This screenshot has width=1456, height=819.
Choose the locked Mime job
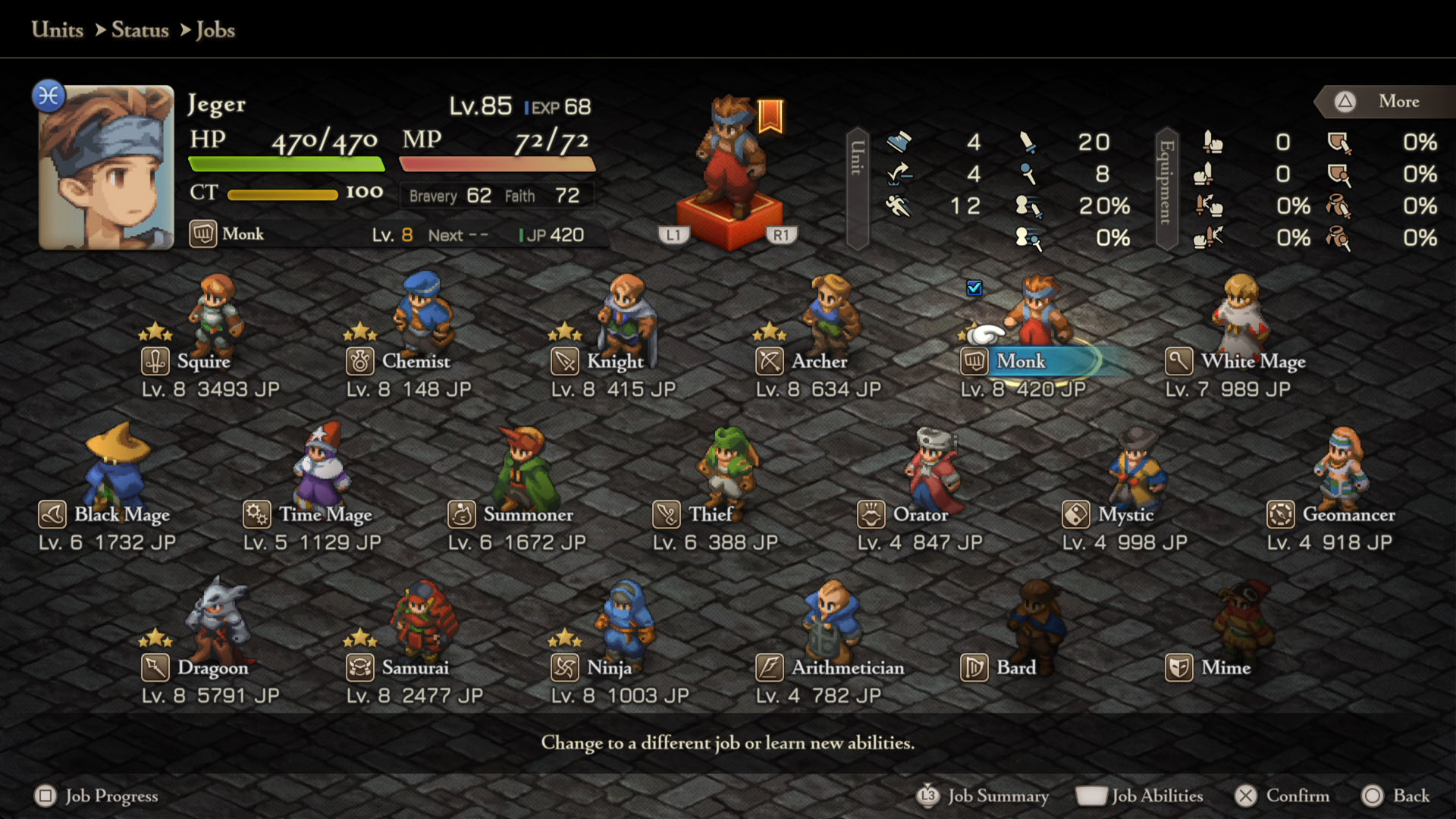click(1225, 668)
